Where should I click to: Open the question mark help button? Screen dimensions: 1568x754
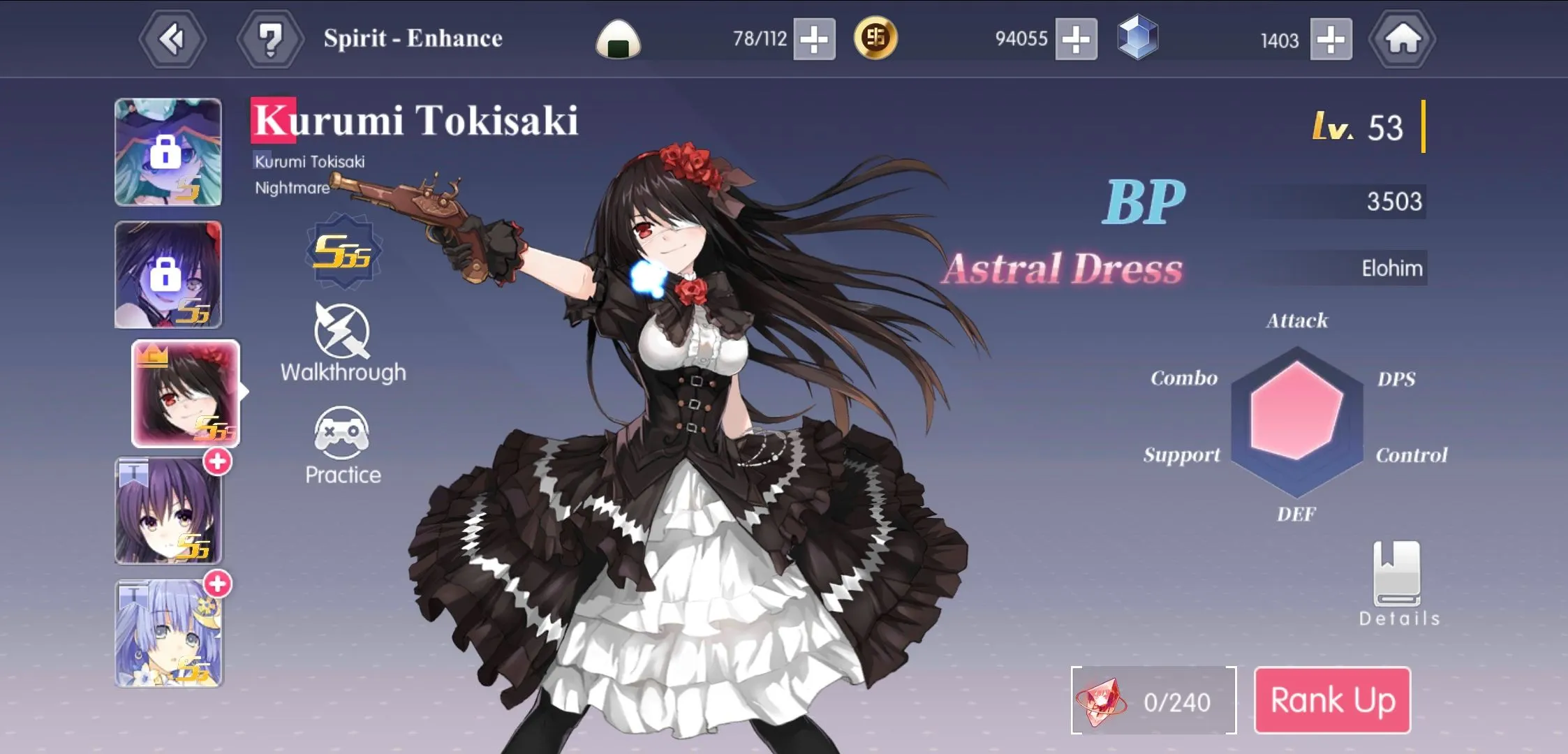[x=270, y=39]
